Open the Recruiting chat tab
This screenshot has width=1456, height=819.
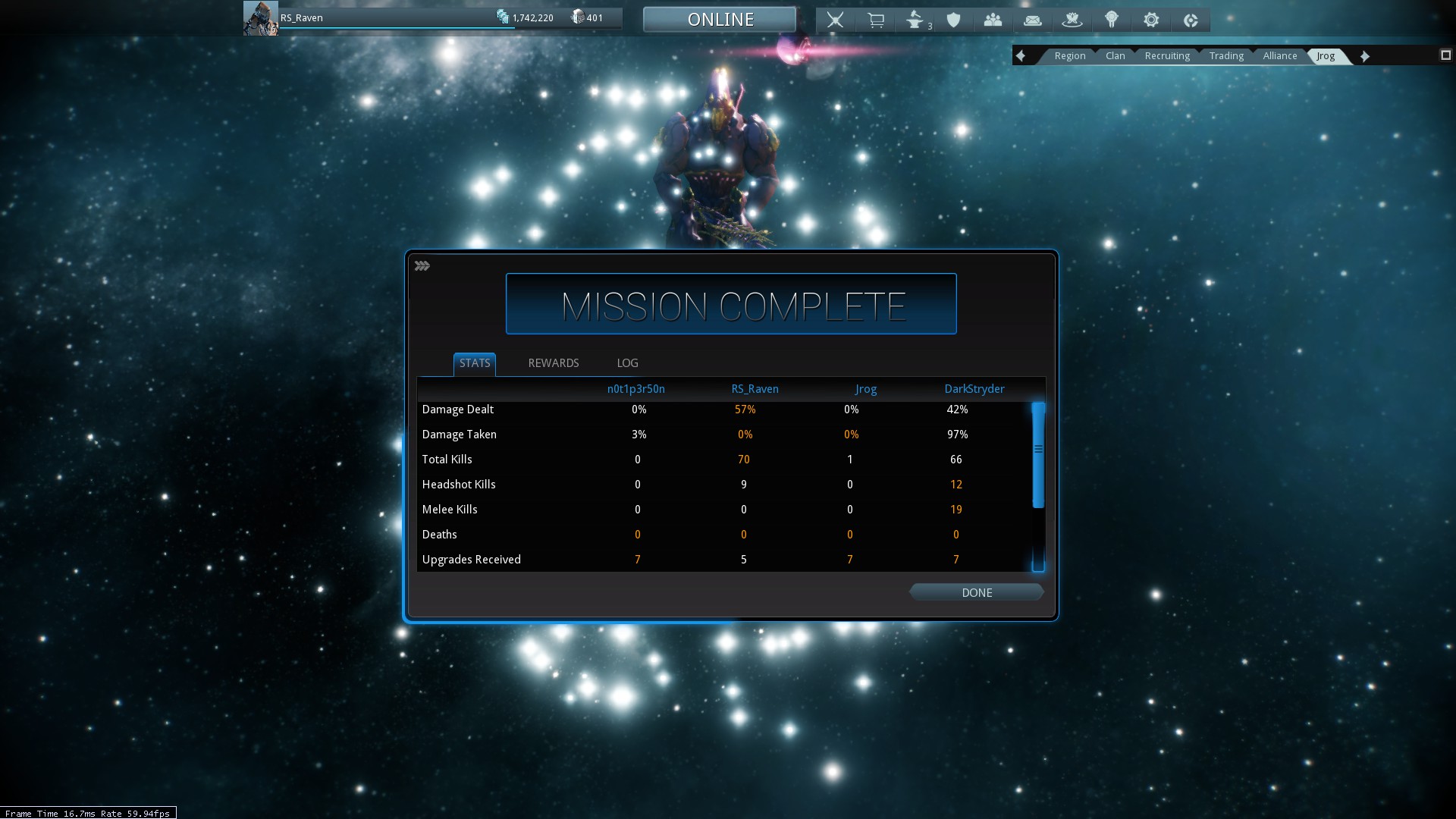tap(1167, 56)
